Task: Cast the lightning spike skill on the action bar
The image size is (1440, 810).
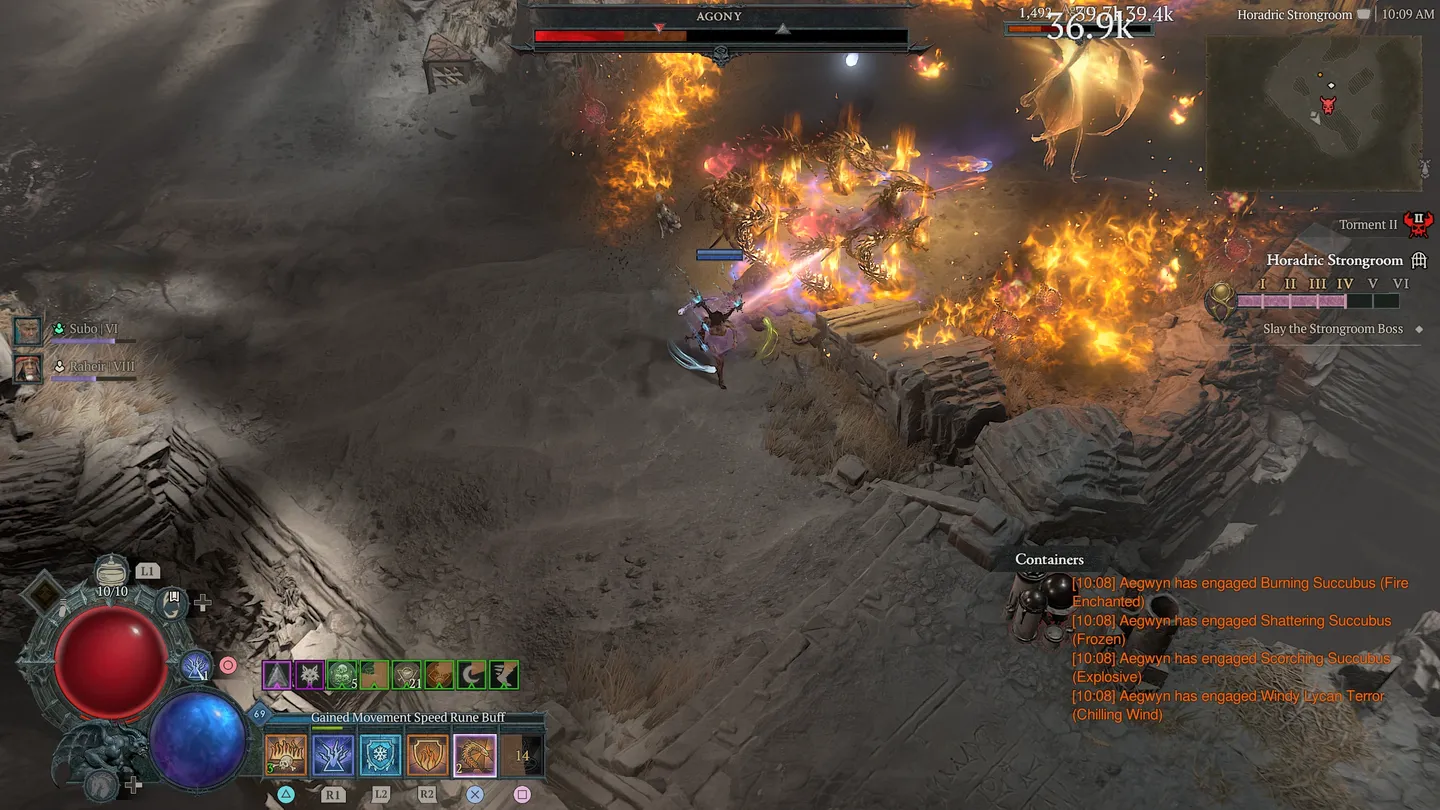Action: 332,756
